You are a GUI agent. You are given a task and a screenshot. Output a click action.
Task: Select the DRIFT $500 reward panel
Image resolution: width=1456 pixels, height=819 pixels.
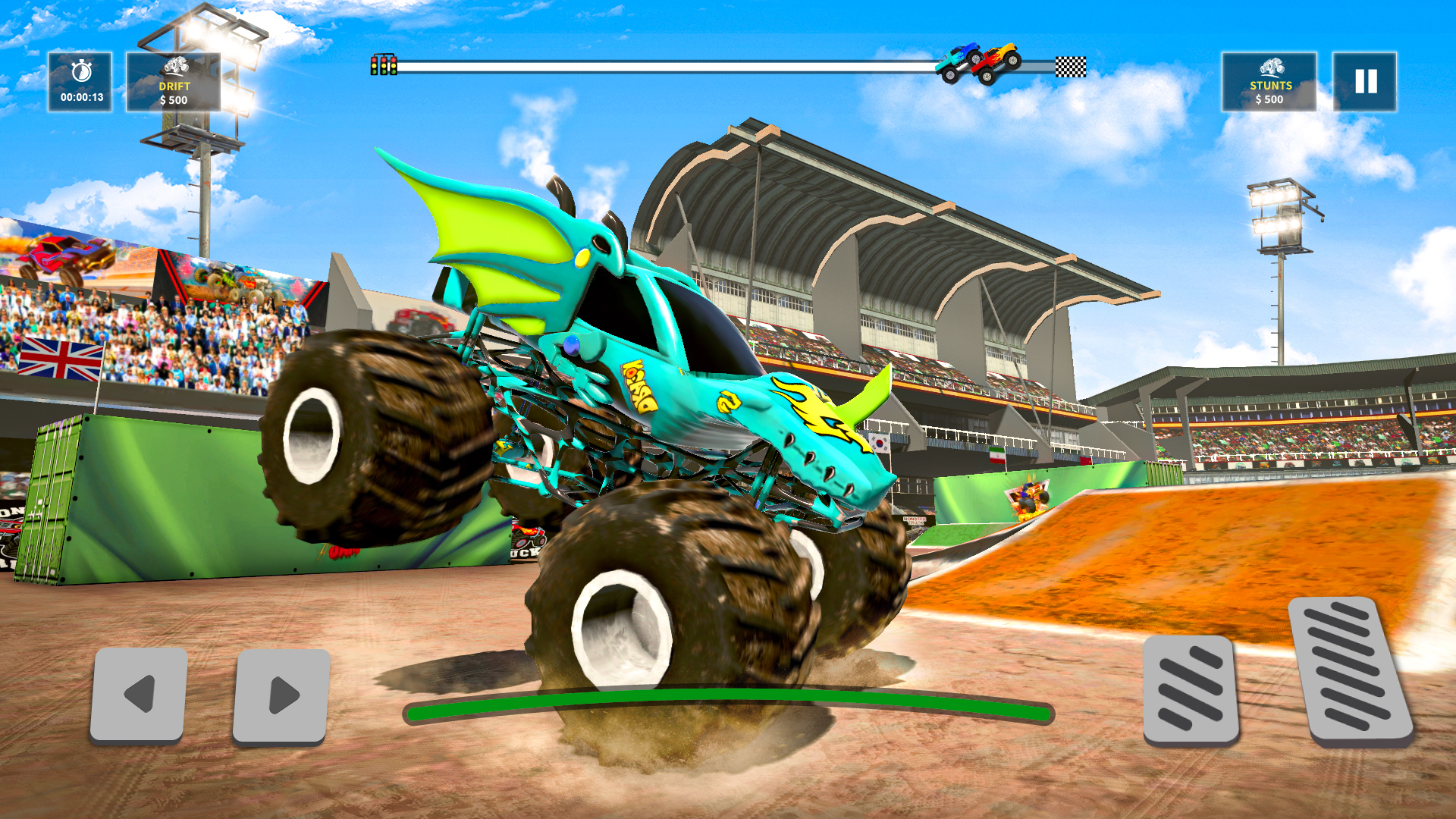click(x=173, y=83)
